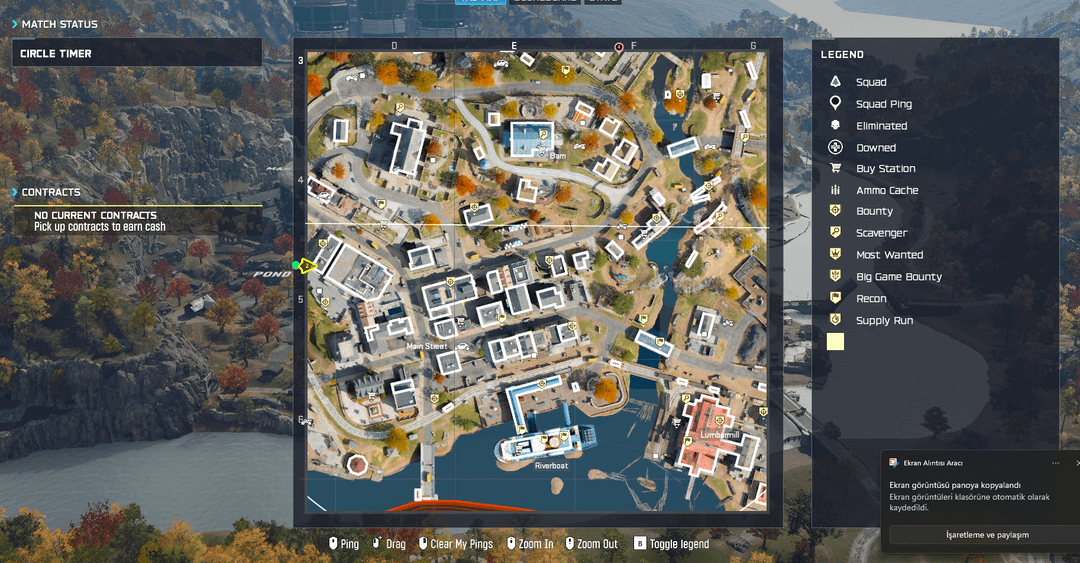Select the Recon contract legend entry
1080x563 pixels.
871,298
